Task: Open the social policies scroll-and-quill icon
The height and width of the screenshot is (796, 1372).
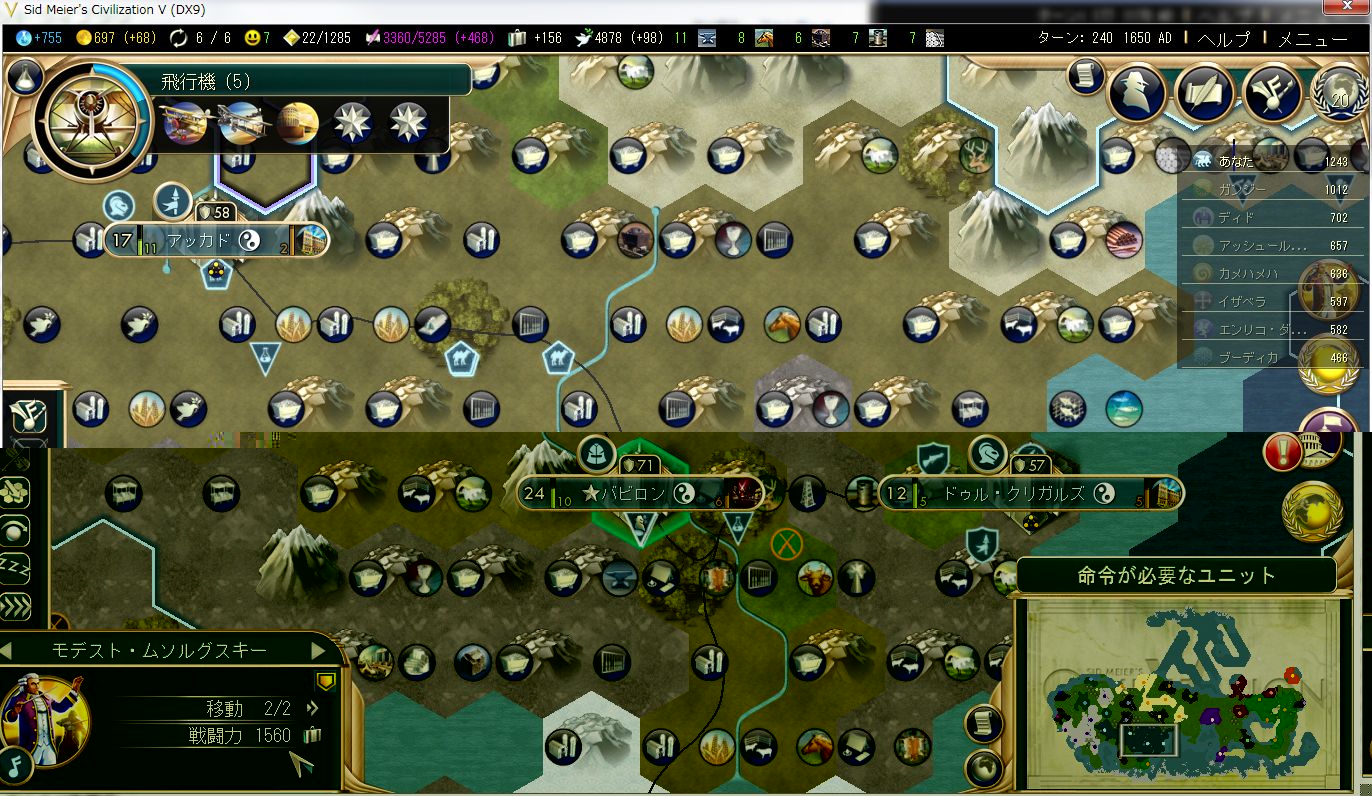Action: 1206,93
